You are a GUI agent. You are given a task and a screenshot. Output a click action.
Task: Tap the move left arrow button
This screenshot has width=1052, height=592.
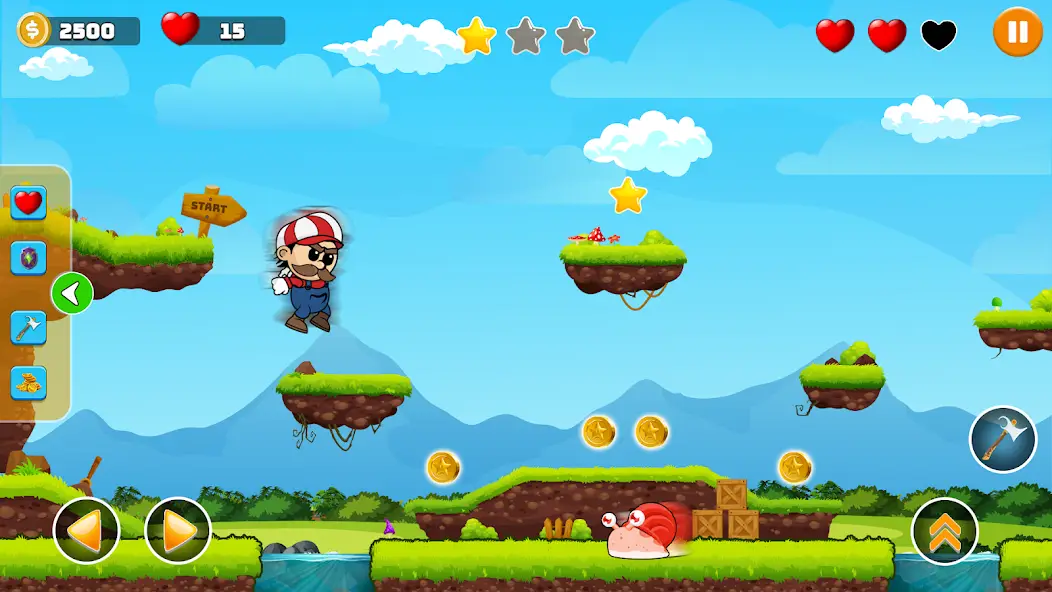pyautogui.click(x=87, y=530)
